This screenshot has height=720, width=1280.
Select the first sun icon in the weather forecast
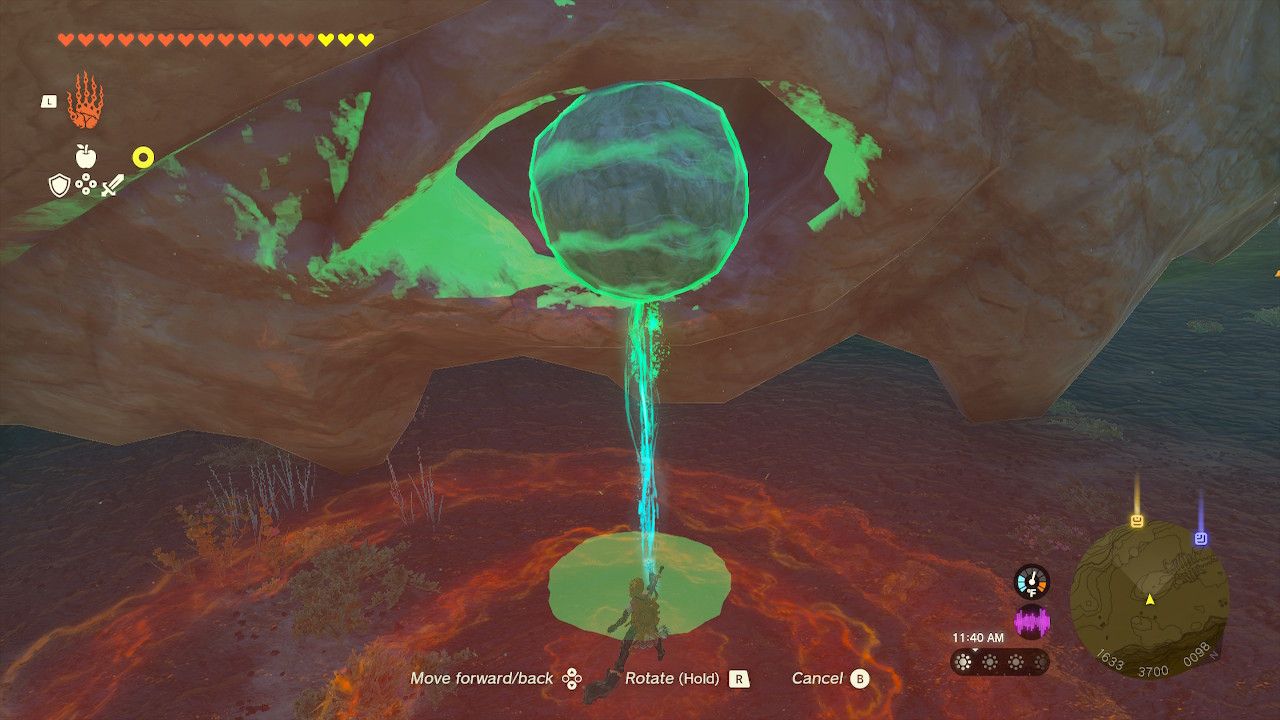(963, 662)
